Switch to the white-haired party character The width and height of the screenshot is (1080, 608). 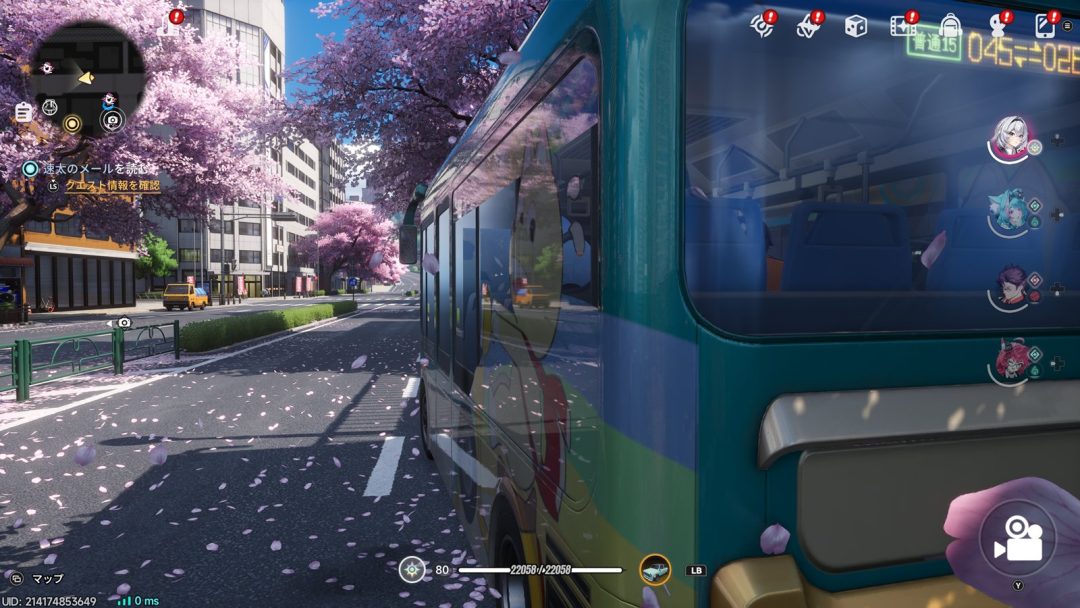tap(1010, 137)
